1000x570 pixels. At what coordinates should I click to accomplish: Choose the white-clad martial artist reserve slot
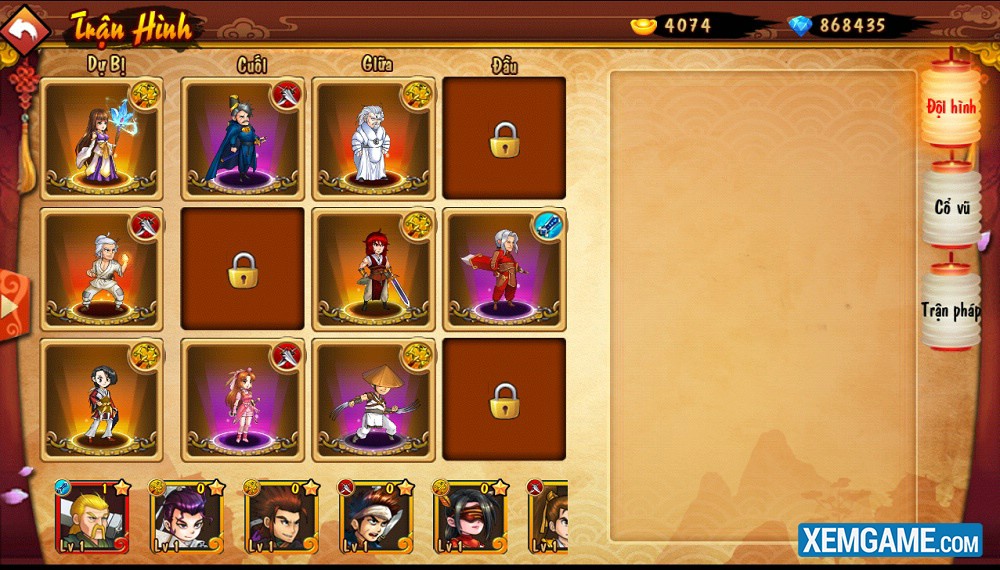pyautogui.click(x=101, y=269)
